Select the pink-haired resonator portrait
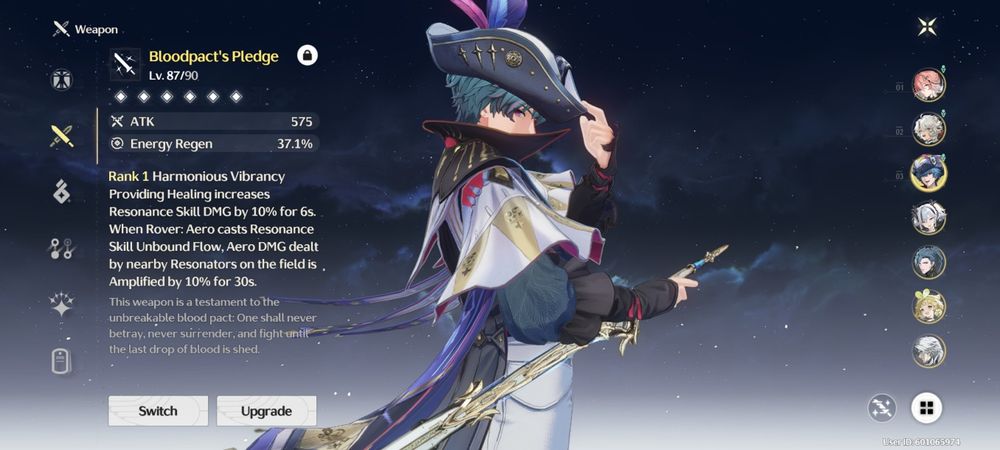1000x450 pixels. (x=929, y=85)
